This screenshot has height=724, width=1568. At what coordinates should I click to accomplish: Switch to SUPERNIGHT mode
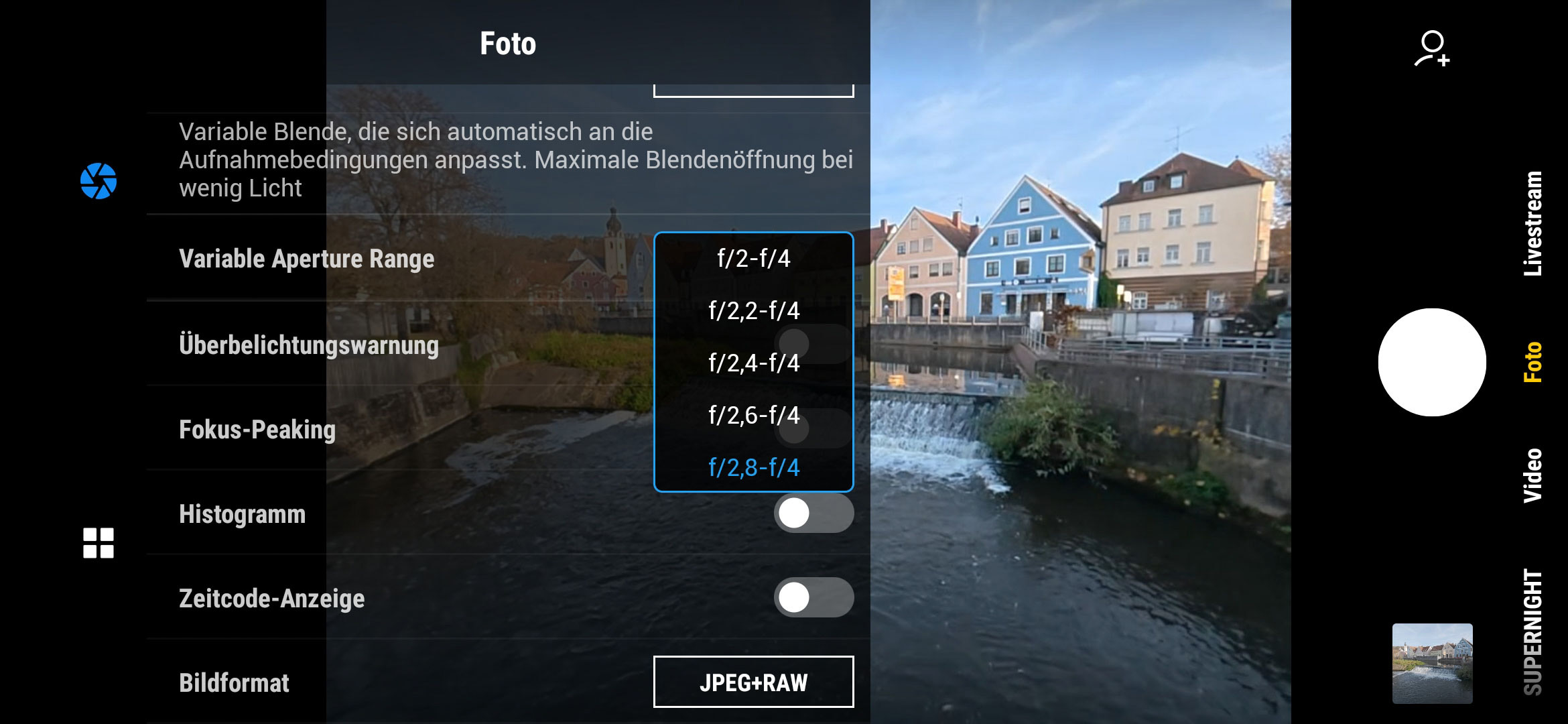pos(1533,633)
